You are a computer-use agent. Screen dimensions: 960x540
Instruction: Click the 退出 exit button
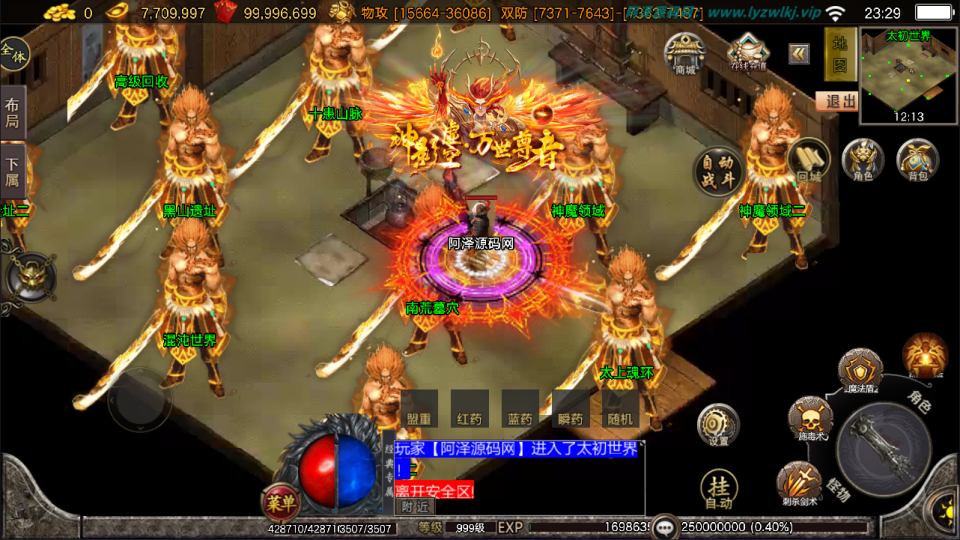pyautogui.click(x=837, y=101)
